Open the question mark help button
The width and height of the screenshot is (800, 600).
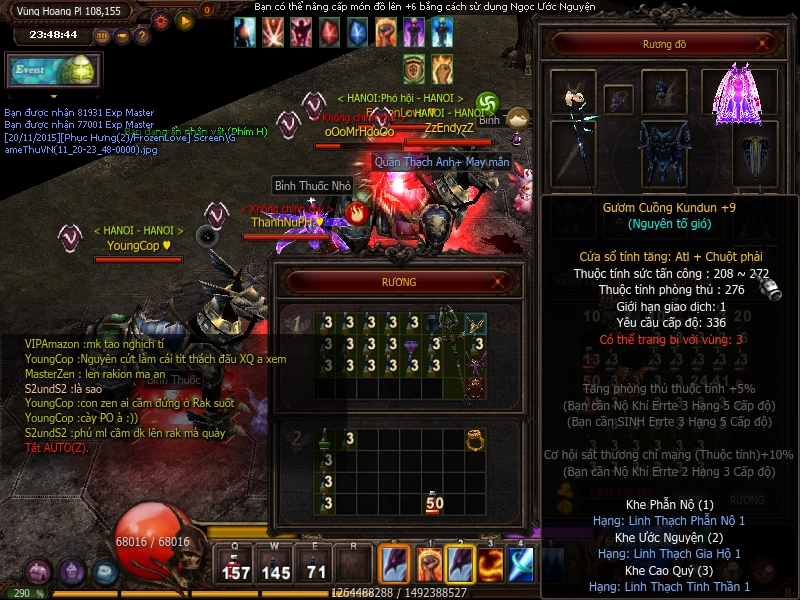click(x=142, y=35)
